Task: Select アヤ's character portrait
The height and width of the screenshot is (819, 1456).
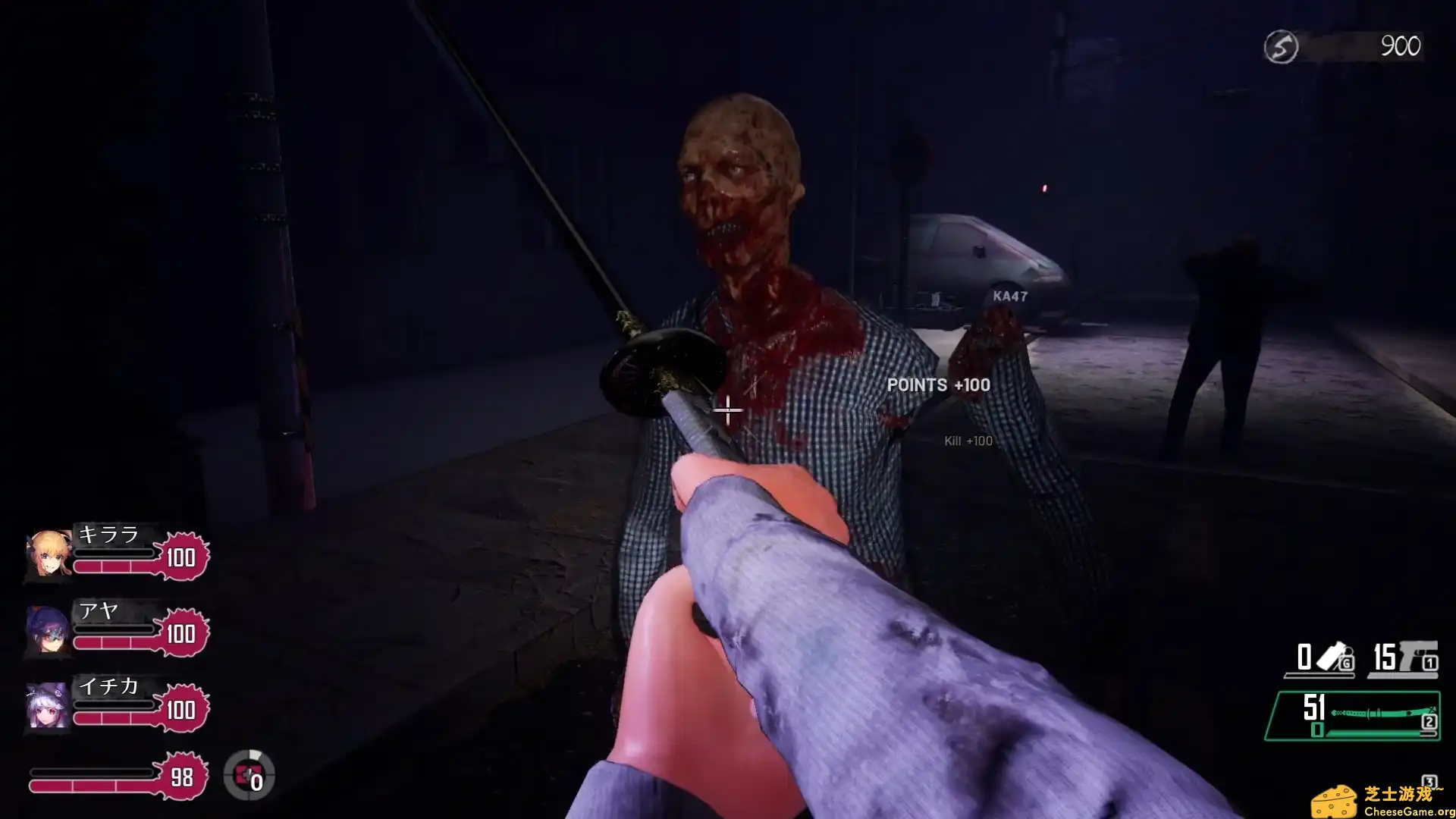Action: [x=47, y=631]
